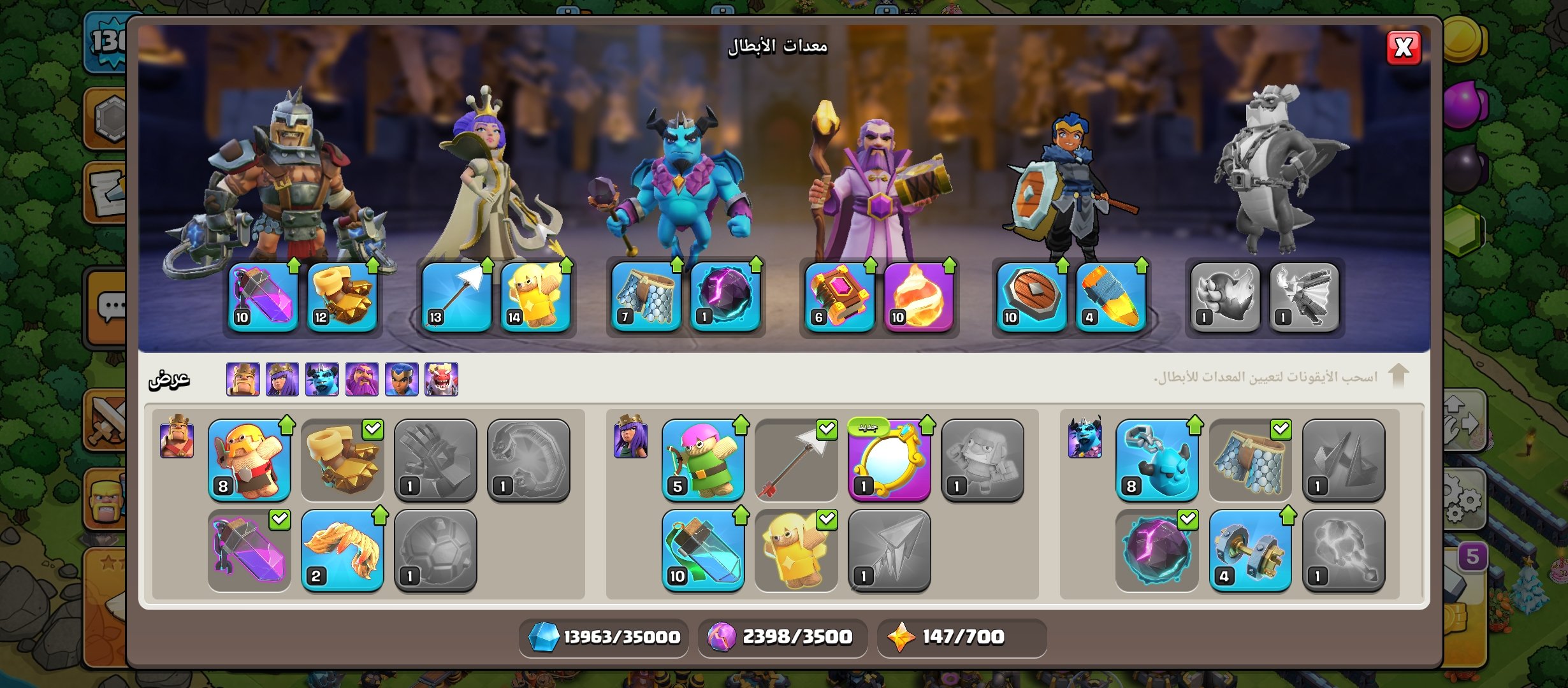
Task: Pick the Vampstache level 2 equipment
Action: pyautogui.click(x=342, y=550)
